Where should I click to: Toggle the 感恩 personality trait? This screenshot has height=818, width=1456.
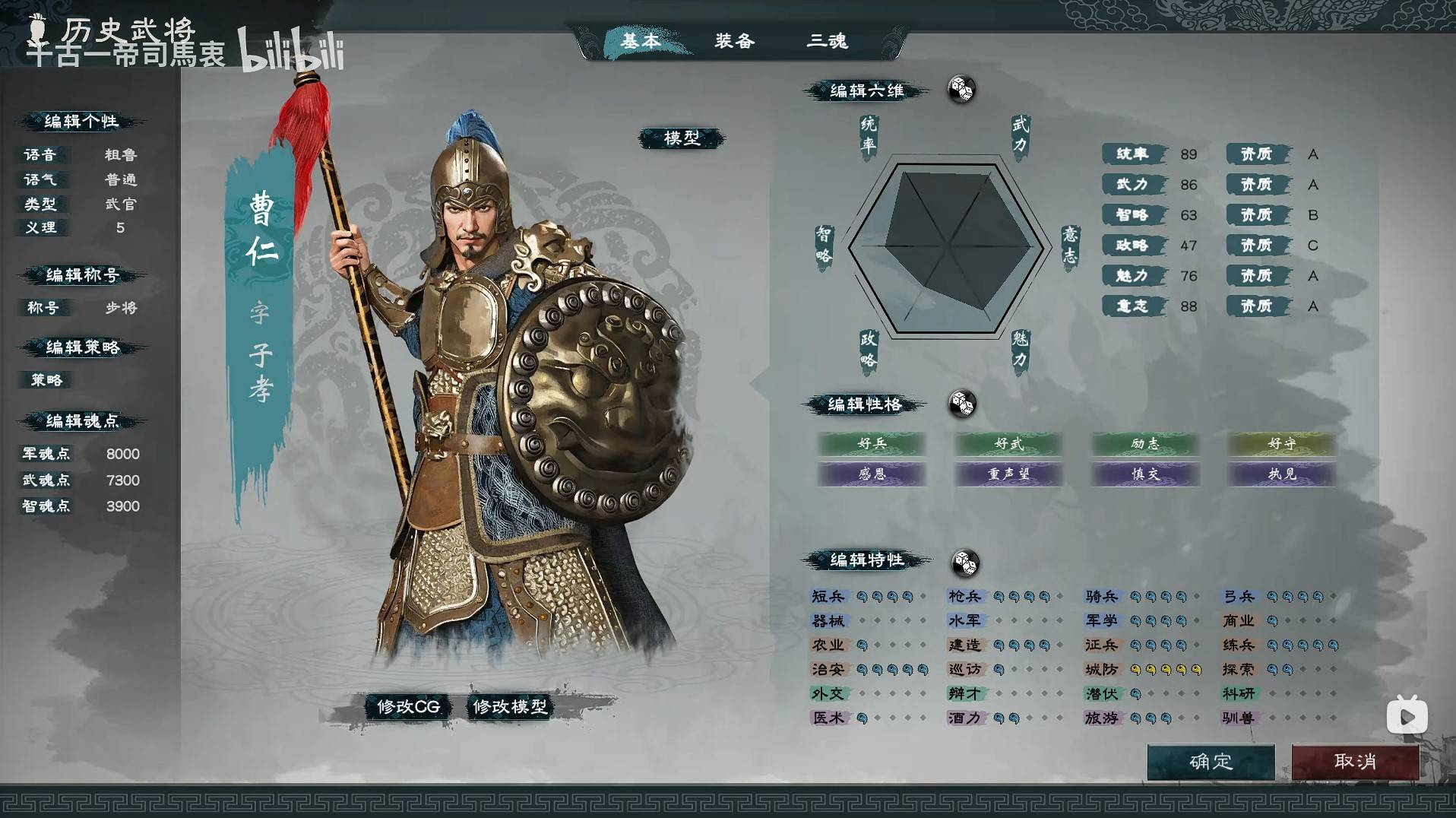coord(871,474)
